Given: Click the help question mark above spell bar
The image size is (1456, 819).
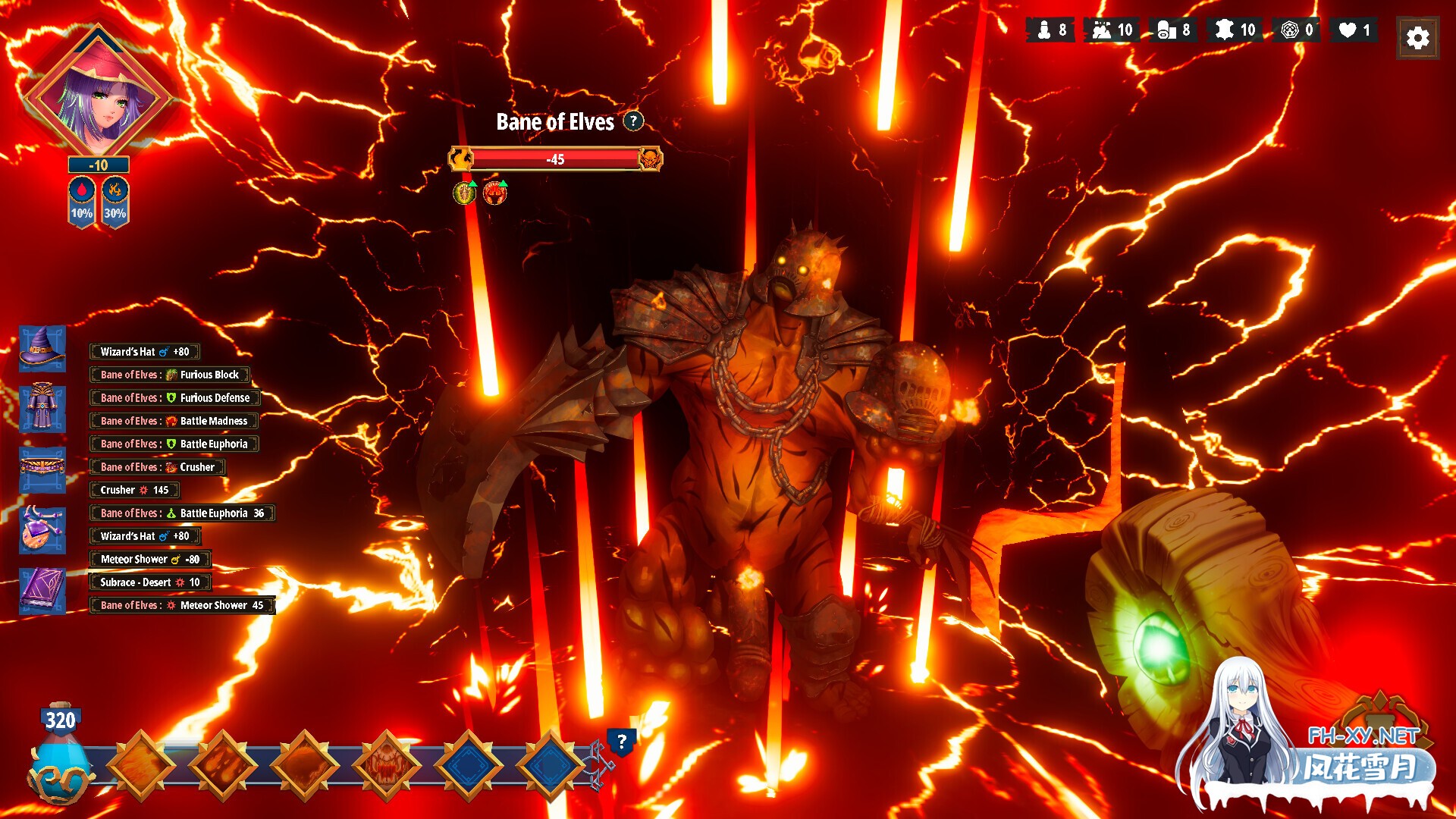Looking at the screenshot, I should [x=621, y=742].
